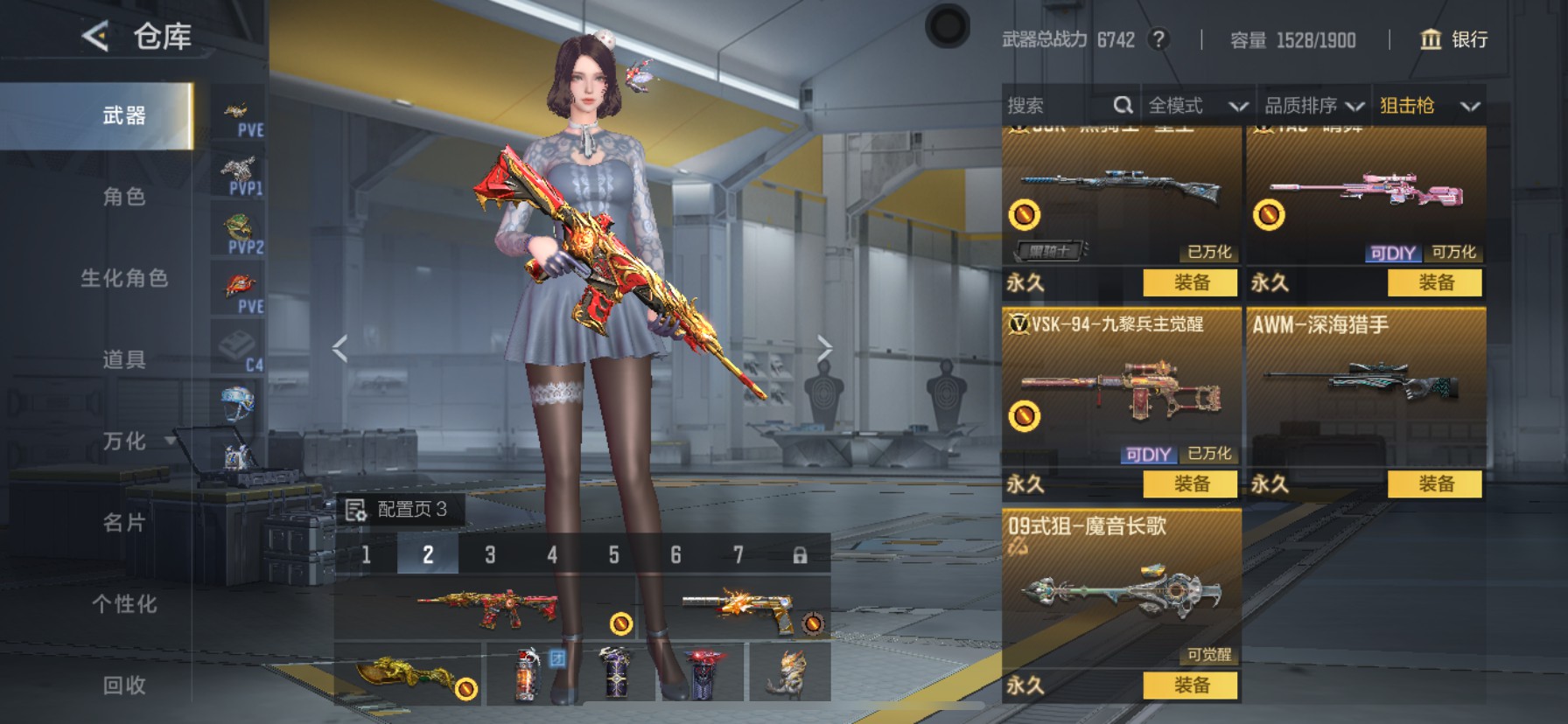Equip the 09式狙-魔音长歌
The width and height of the screenshot is (1568, 724).
[1191, 686]
